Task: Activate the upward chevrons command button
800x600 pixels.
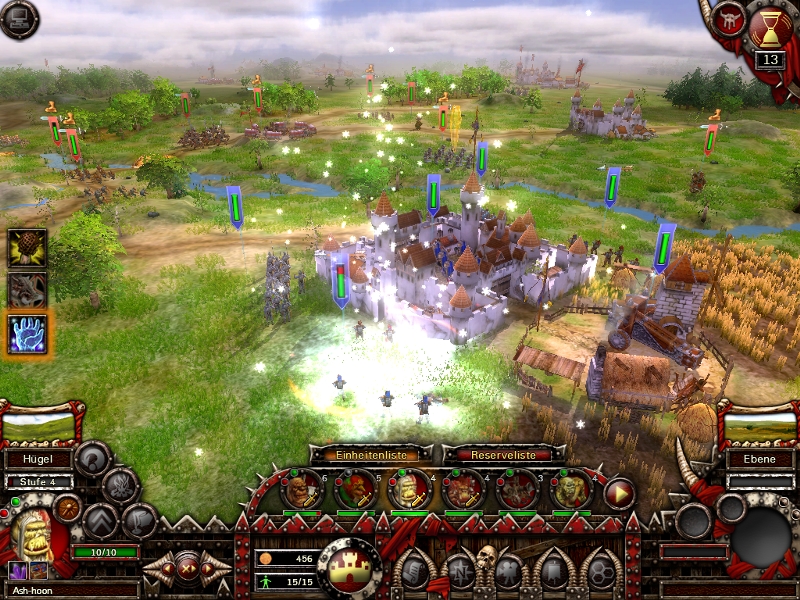Action: point(101,520)
